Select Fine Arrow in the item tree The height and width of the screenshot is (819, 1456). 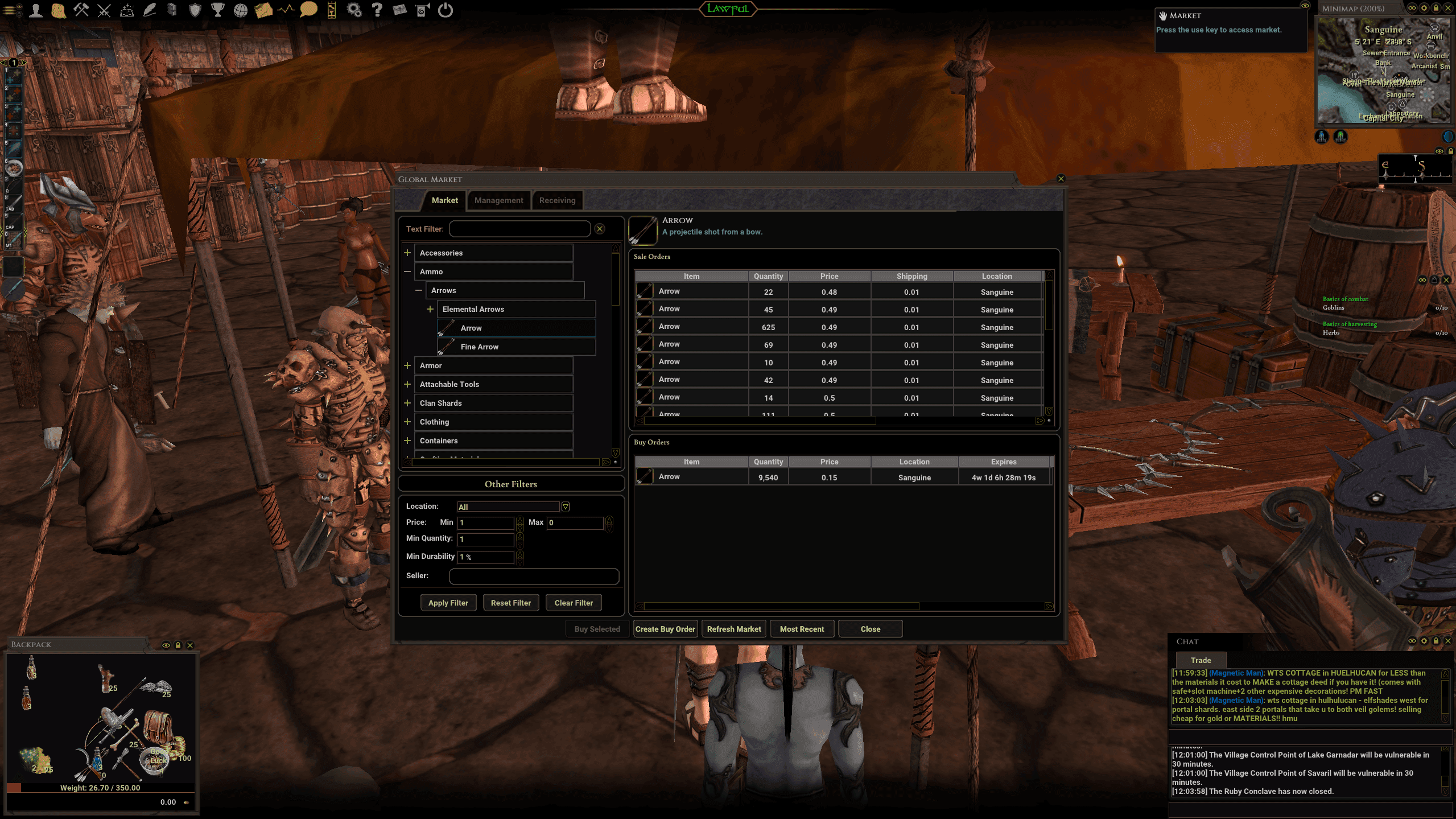[x=479, y=347]
